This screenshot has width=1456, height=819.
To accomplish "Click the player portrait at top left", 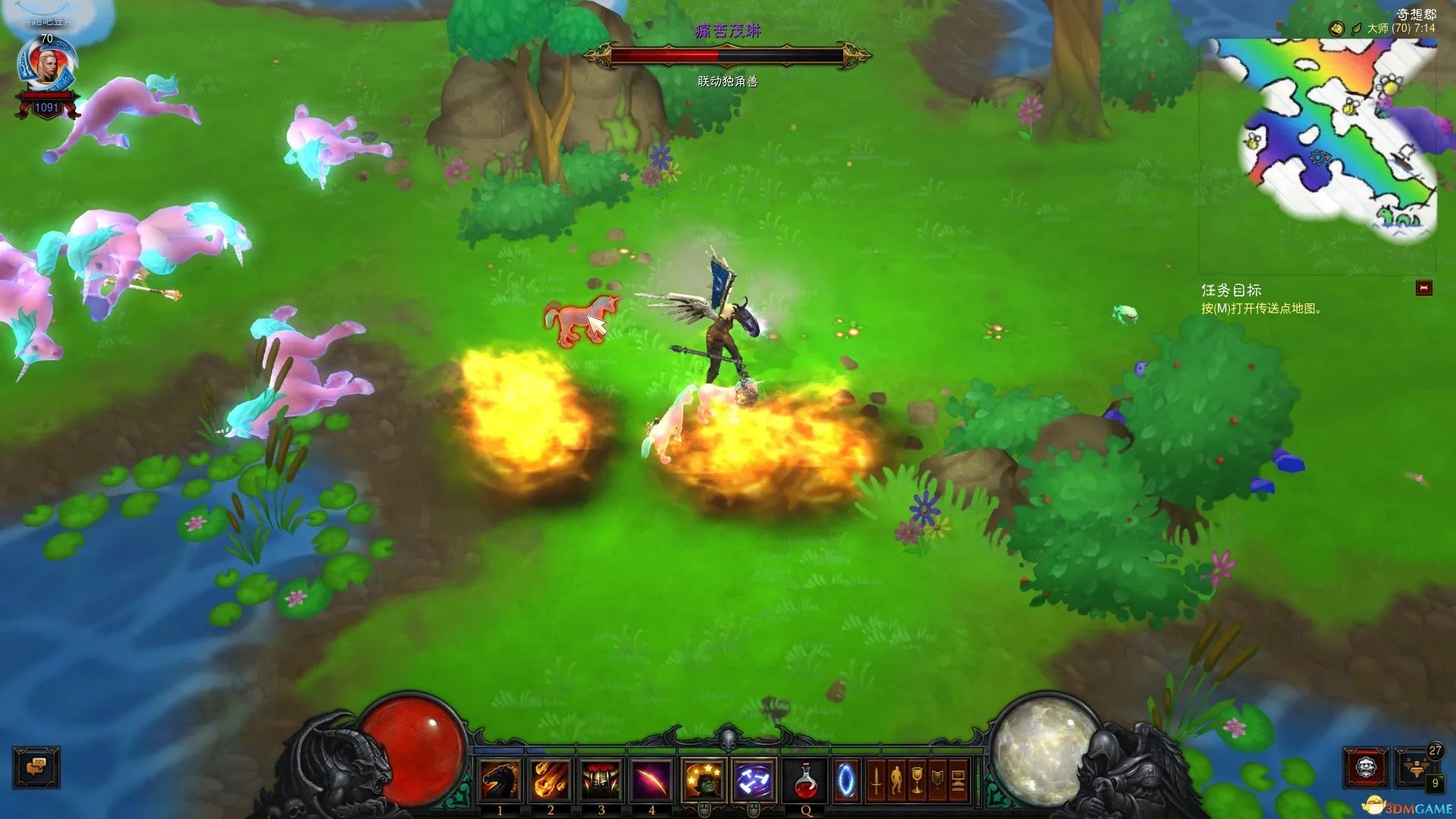I will pos(47,68).
